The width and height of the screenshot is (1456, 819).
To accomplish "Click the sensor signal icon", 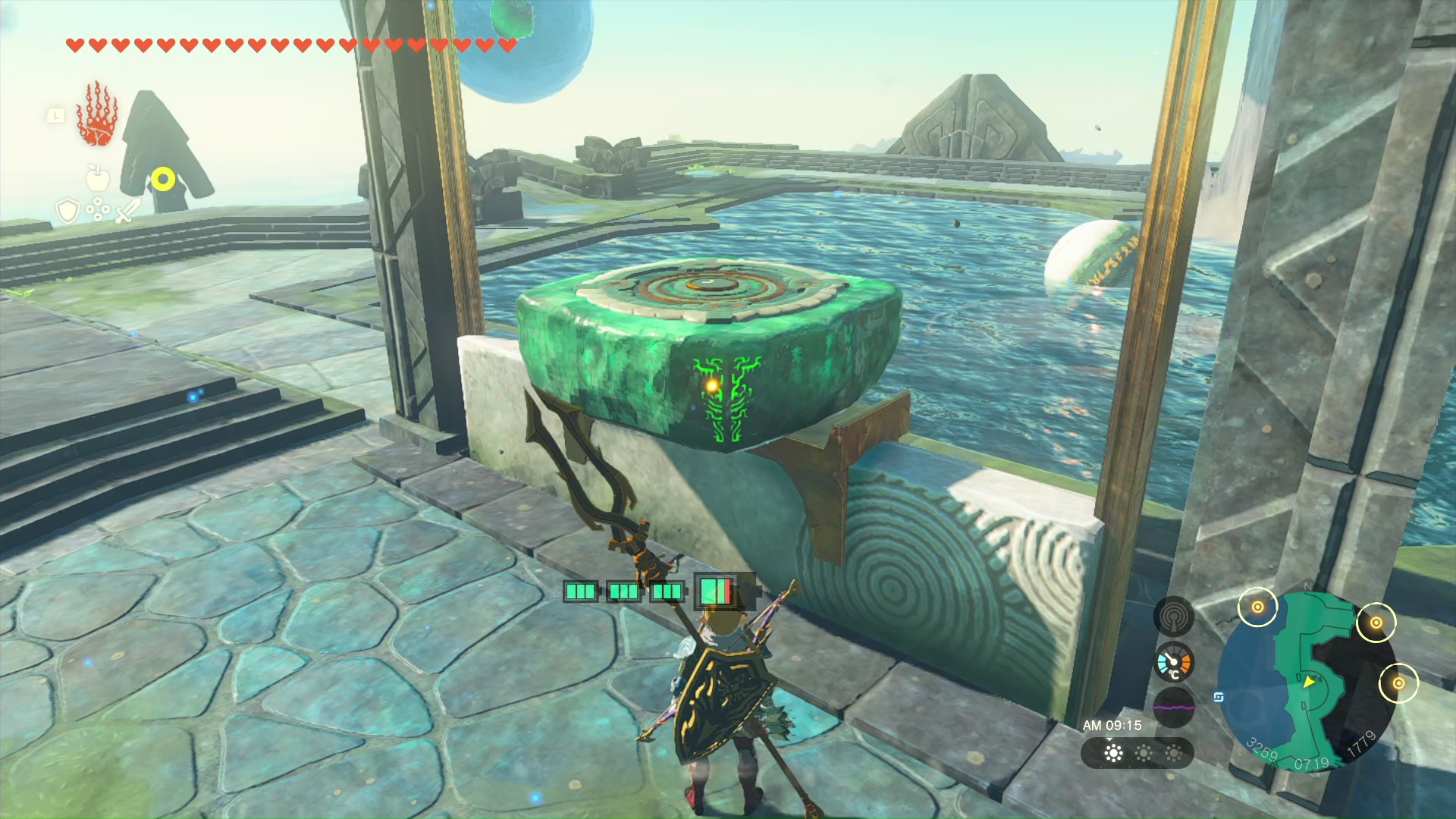I will coord(1173,616).
